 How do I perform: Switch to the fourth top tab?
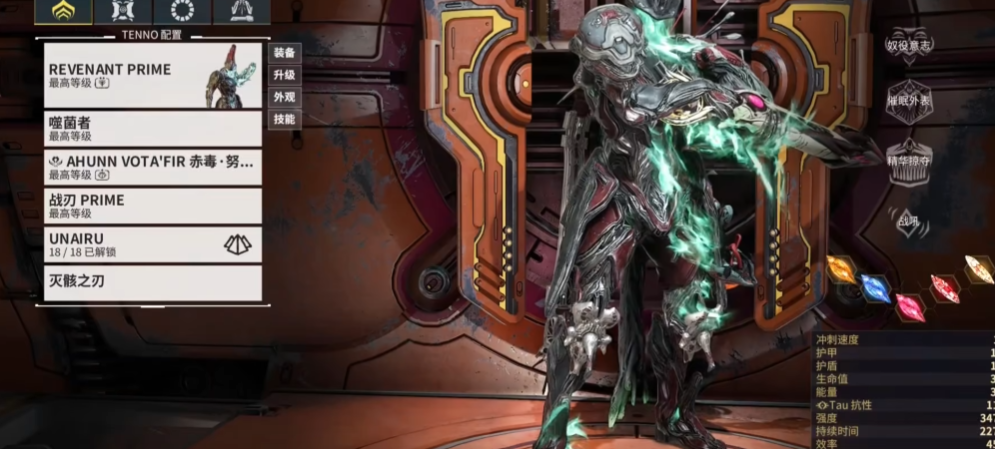(241, 12)
